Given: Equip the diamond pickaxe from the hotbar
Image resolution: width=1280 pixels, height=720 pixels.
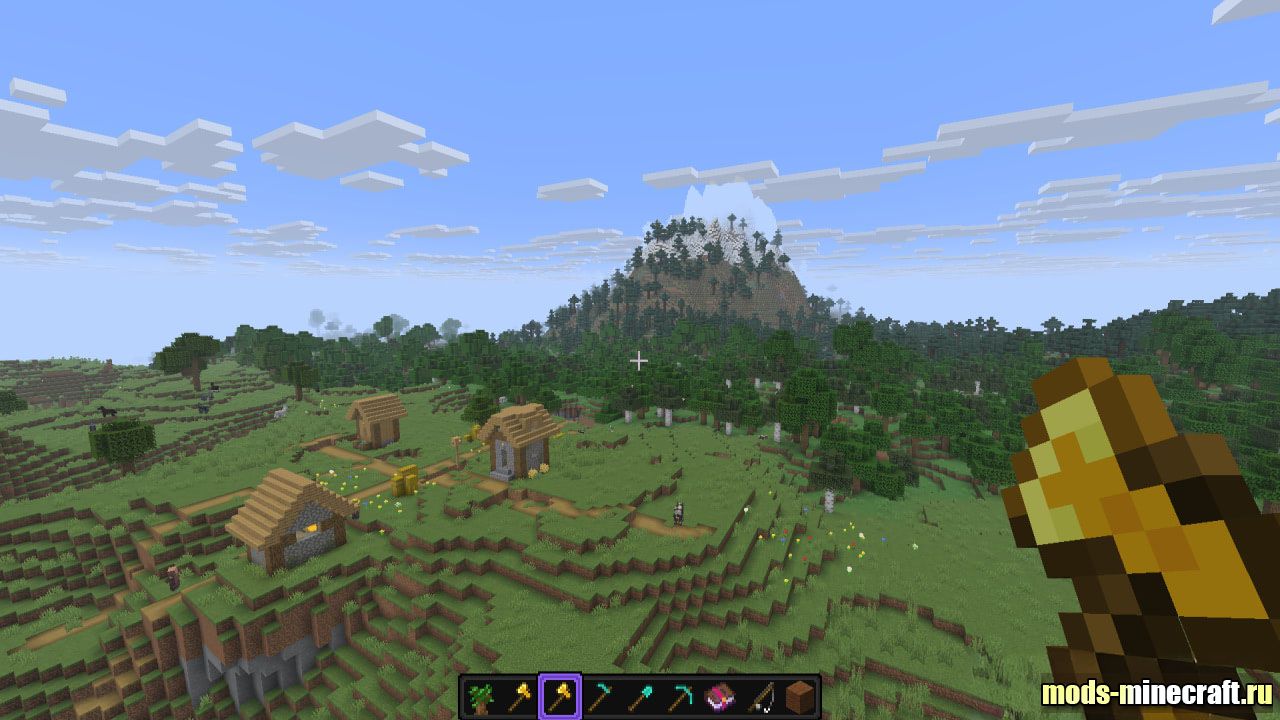Looking at the screenshot, I should coord(680,697).
